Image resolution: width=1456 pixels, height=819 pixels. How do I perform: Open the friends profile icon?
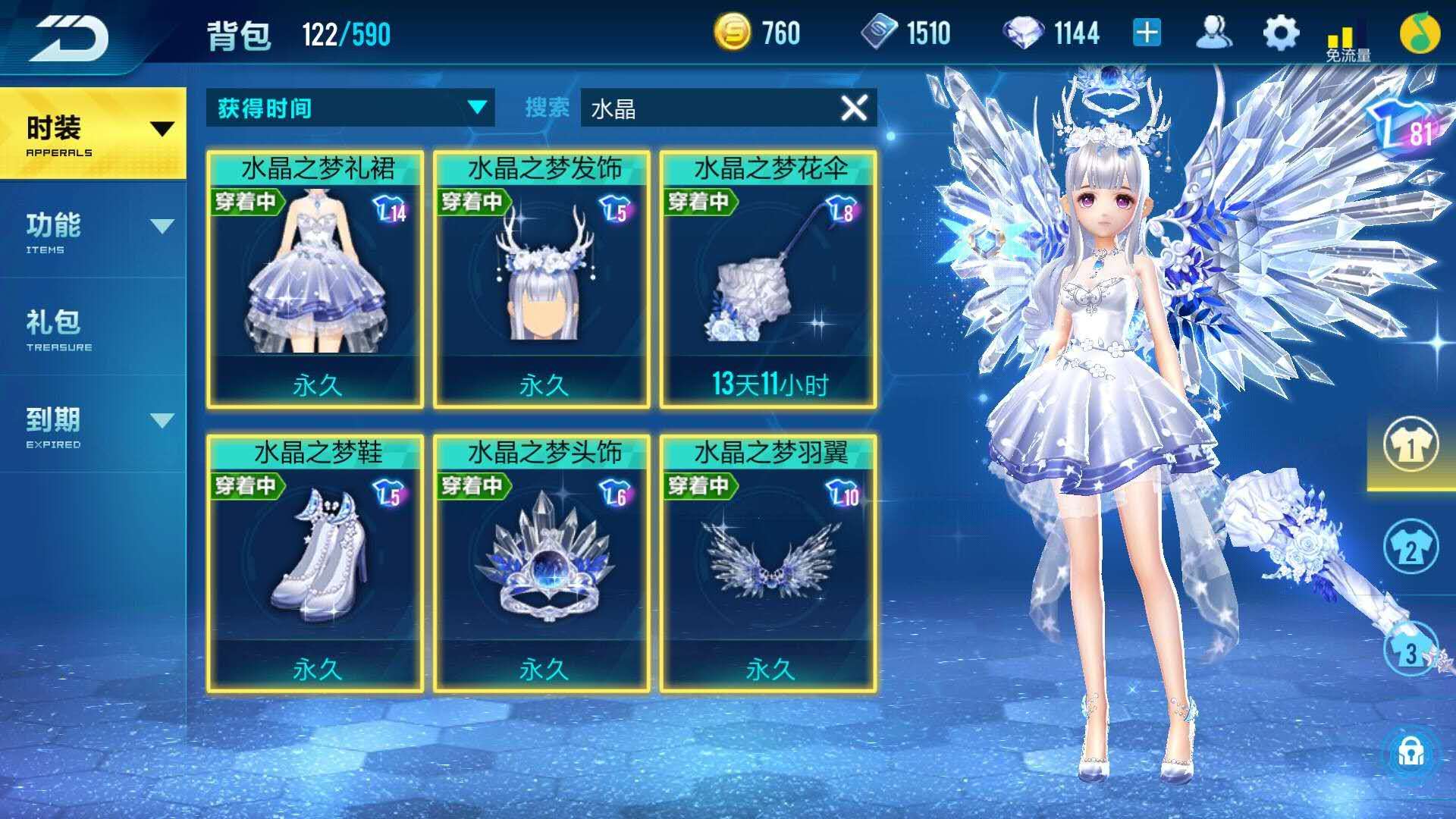1213,33
